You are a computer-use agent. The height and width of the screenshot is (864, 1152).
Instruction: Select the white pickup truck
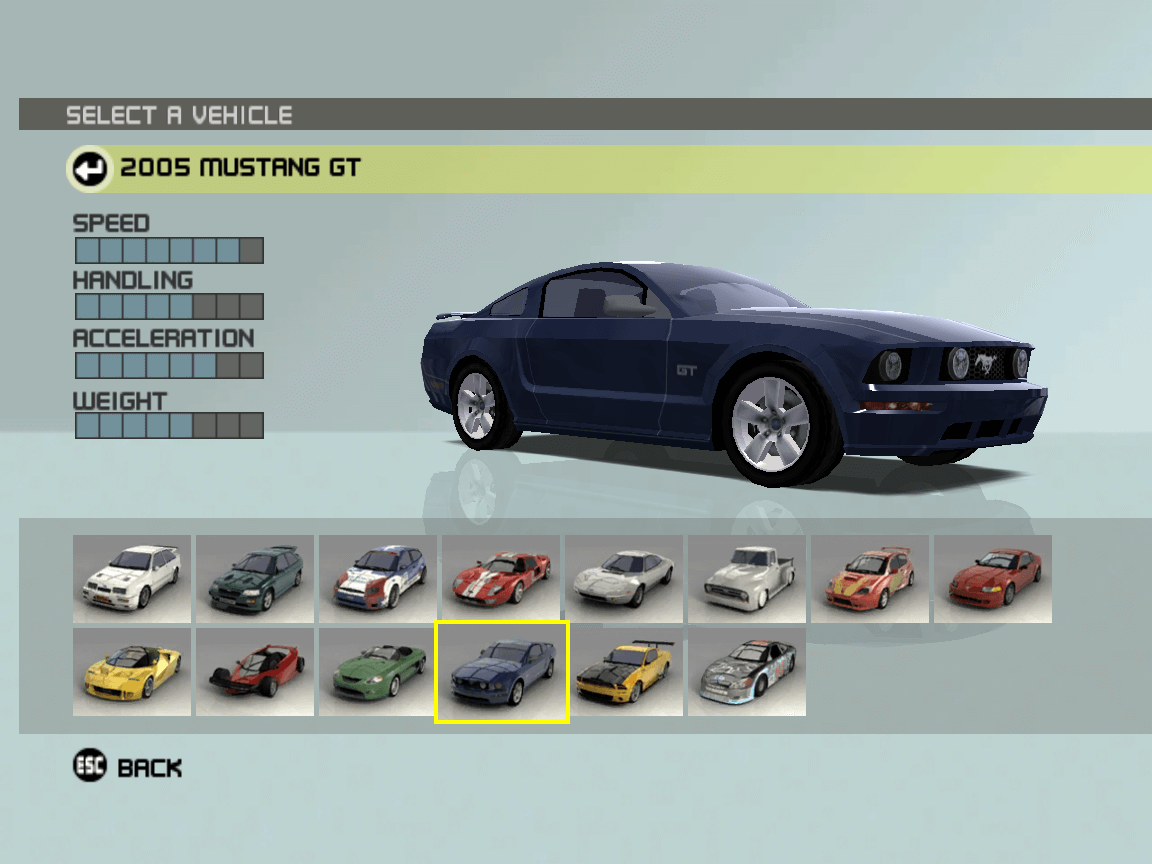pos(747,579)
